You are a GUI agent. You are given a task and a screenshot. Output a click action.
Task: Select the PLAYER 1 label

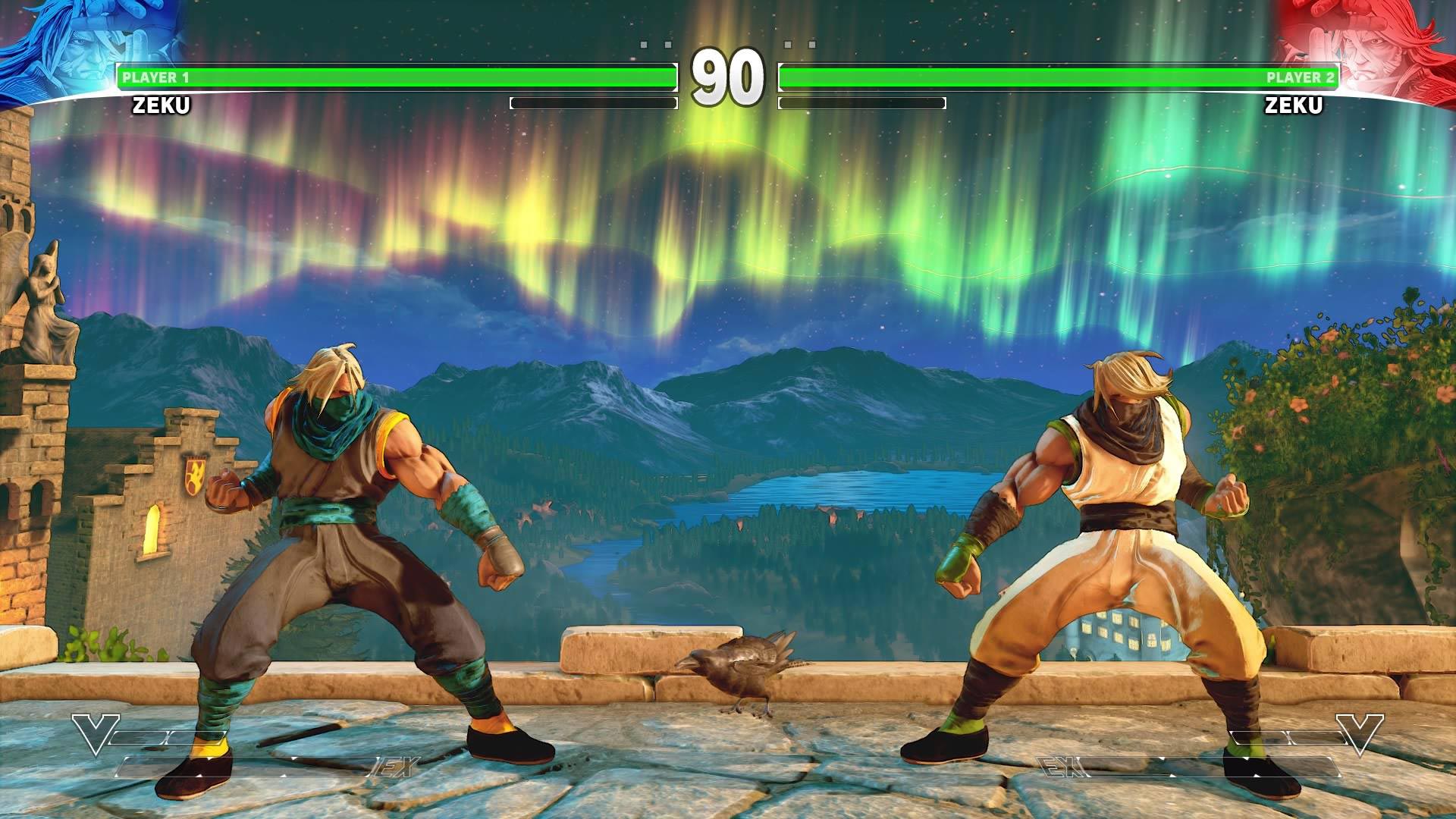click(x=157, y=77)
